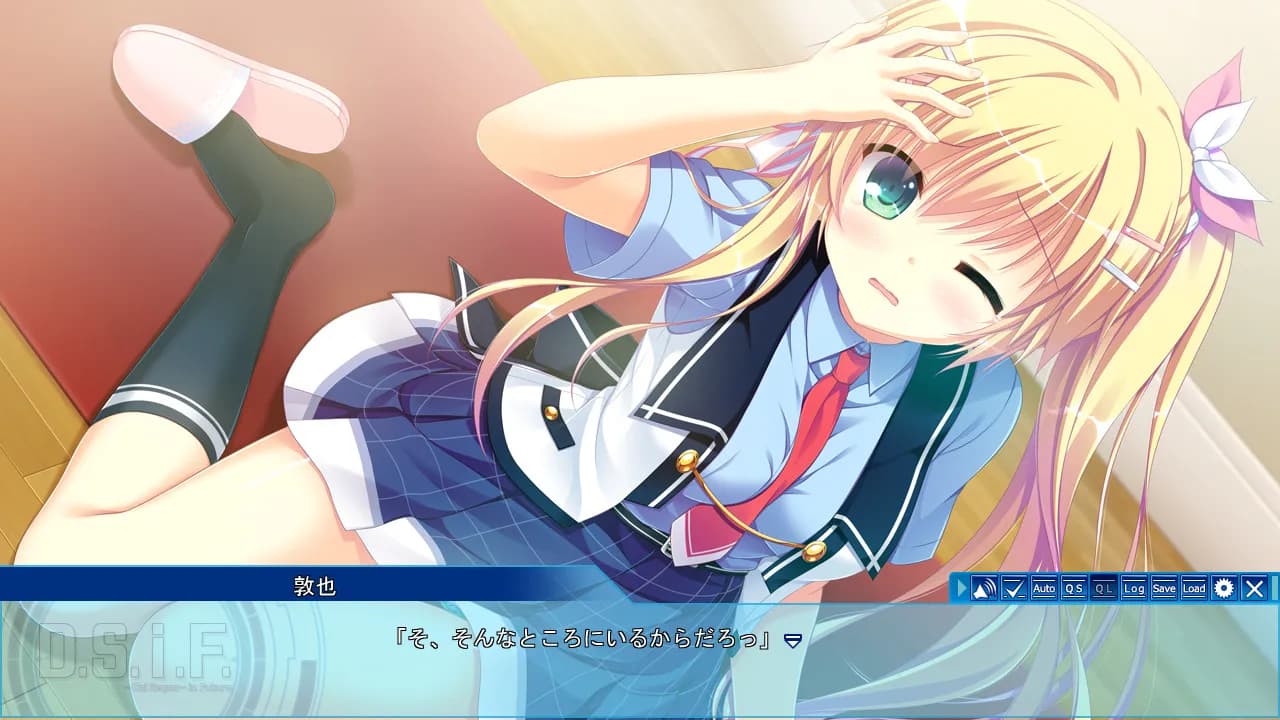
Task: Click the checkmark skip icon
Action: [x=1015, y=589]
